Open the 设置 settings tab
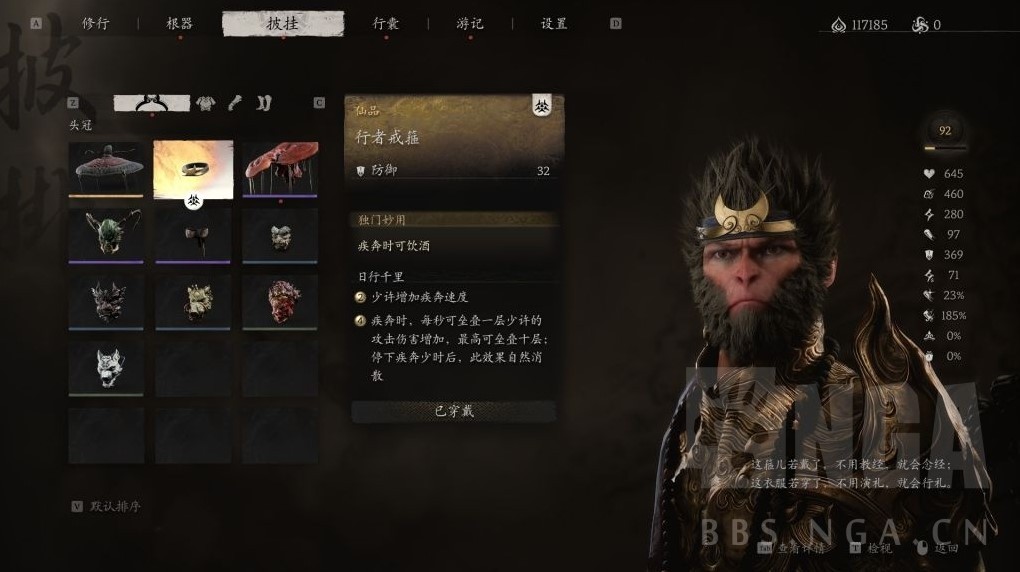The width and height of the screenshot is (1020, 572). click(554, 24)
